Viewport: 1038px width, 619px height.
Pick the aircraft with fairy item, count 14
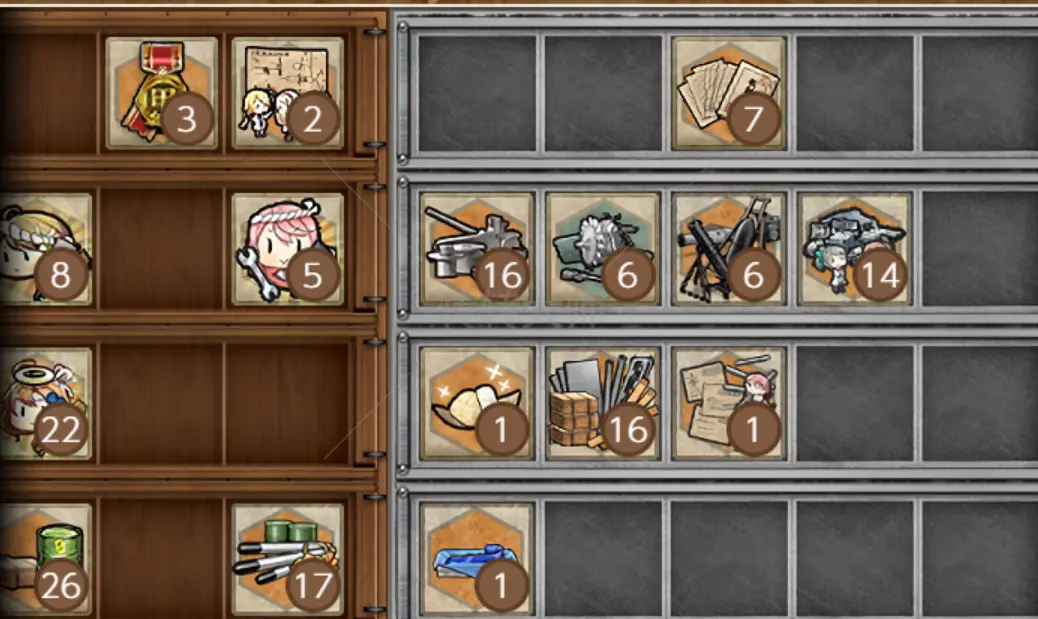pyautogui.click(x=855, y=249)
